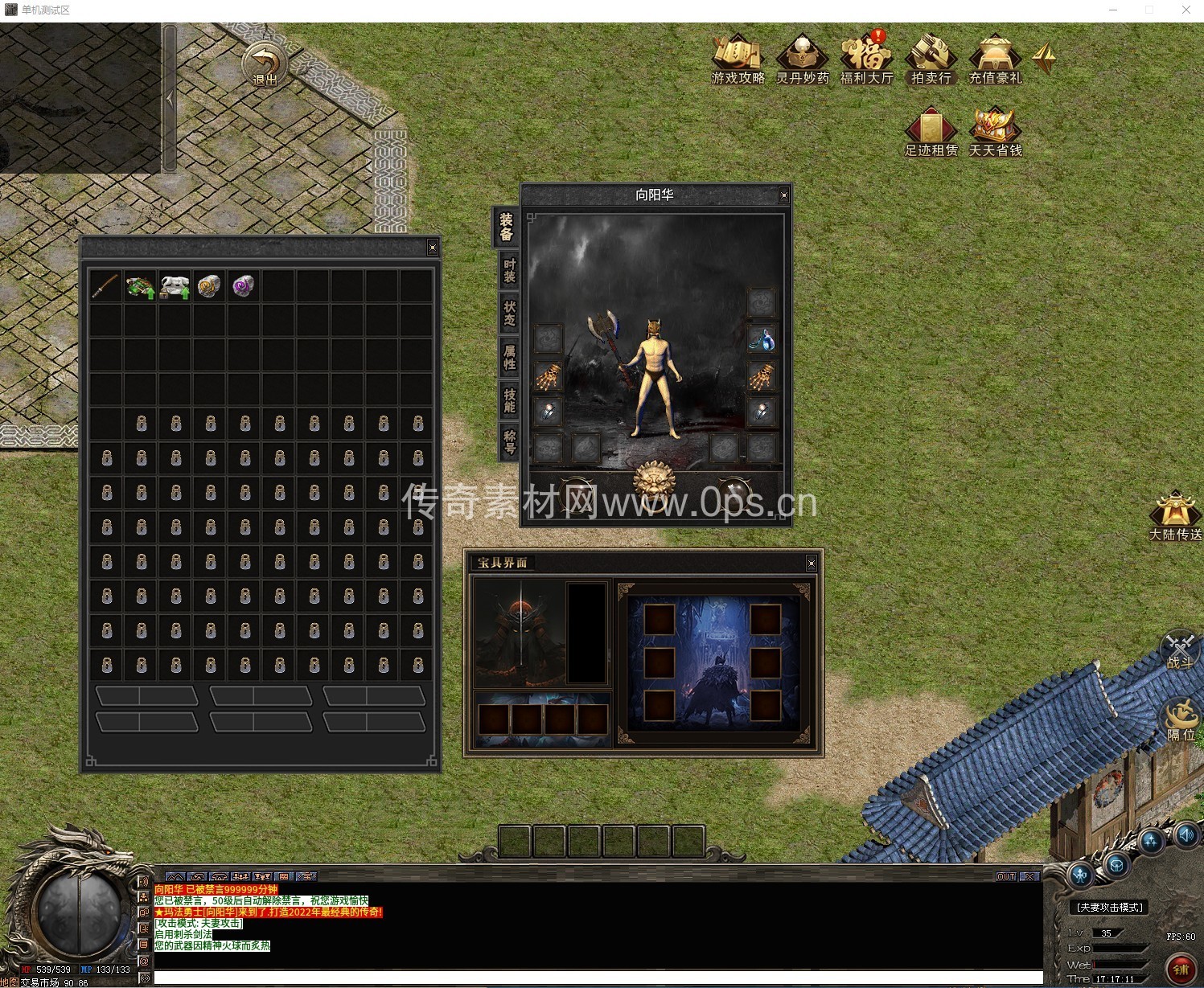Click the 退出 exit button
Screen dimensions: 1204x988
(x=265, y=65)
